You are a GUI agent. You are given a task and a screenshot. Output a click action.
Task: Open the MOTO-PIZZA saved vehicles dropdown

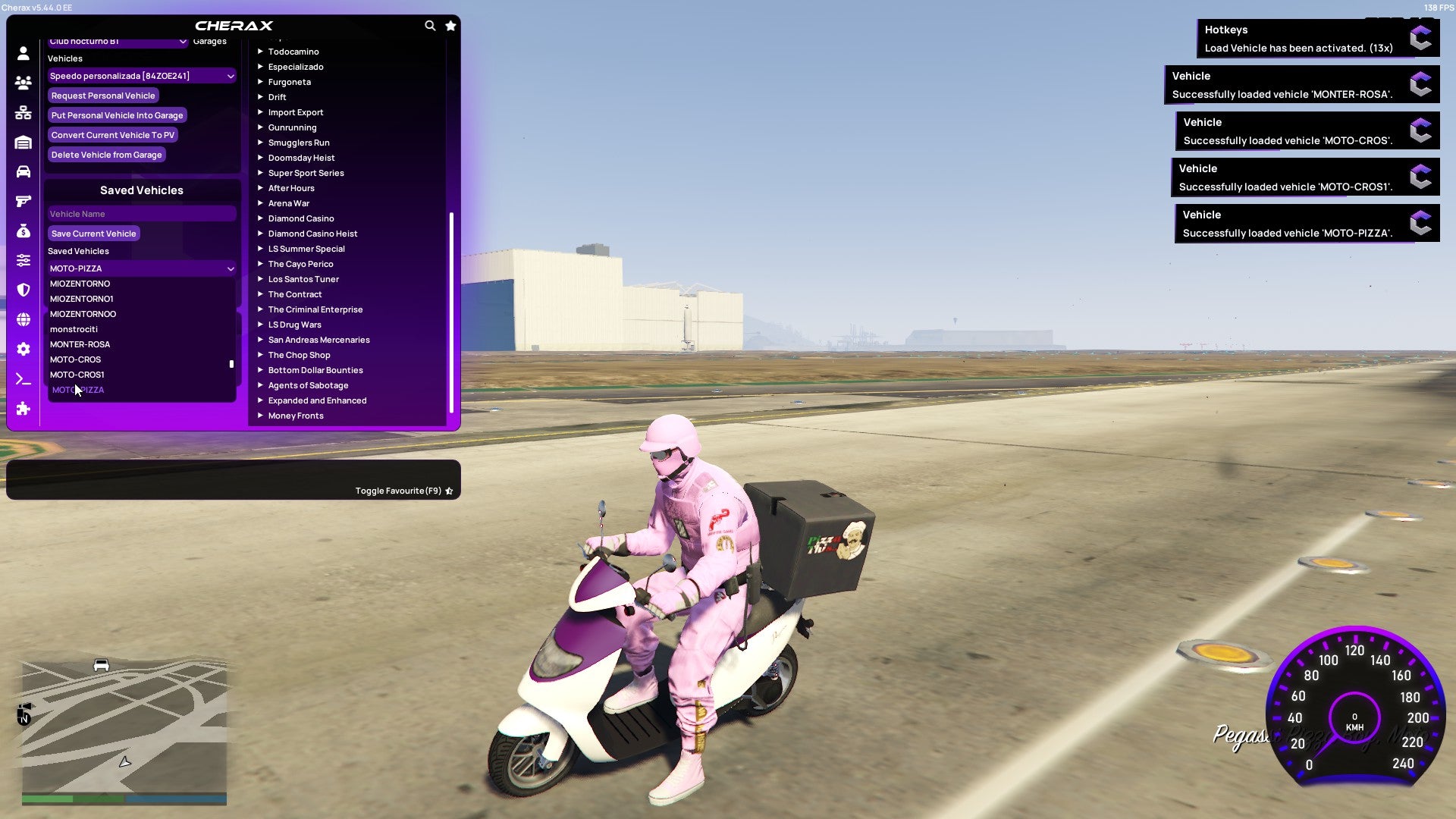click(141, 268)
